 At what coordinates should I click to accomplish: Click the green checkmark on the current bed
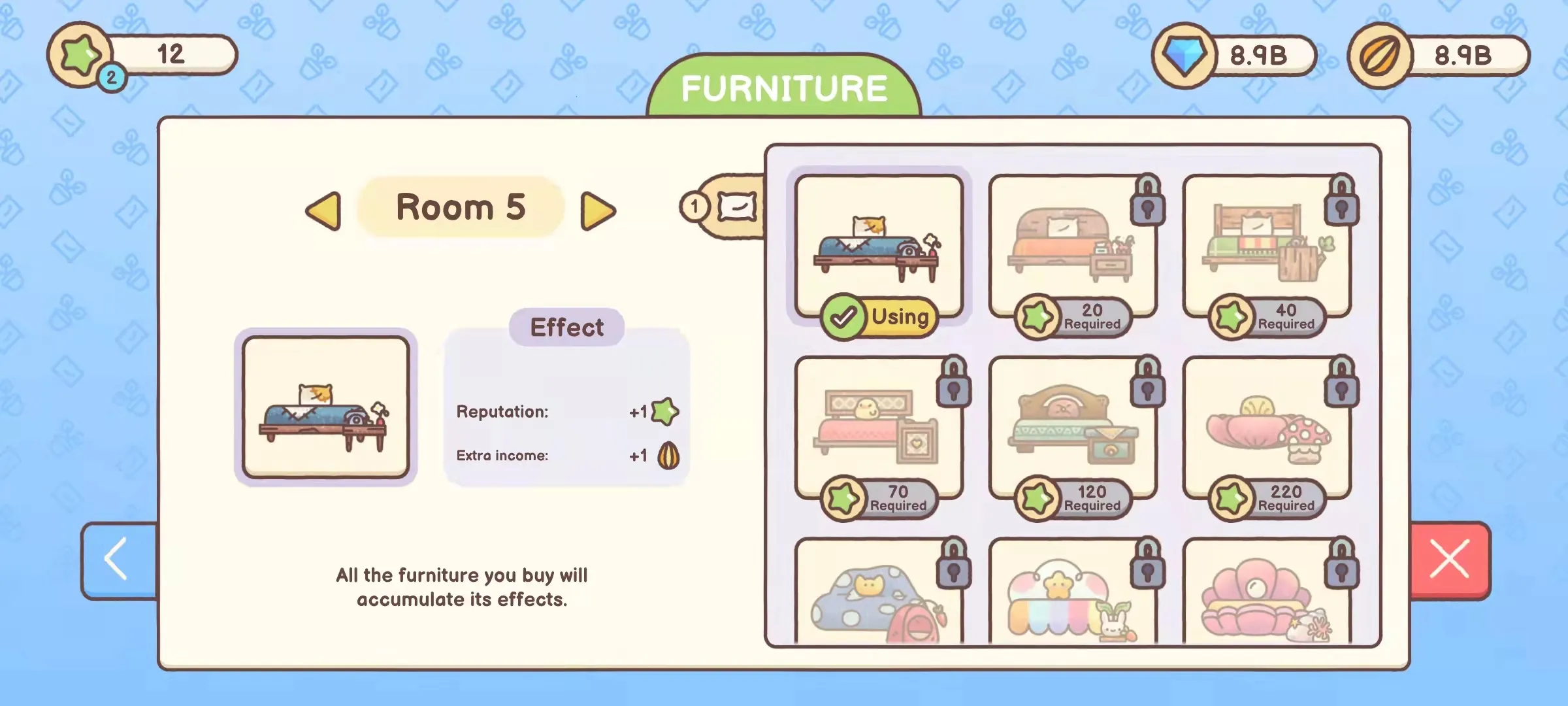pos(843,318)
